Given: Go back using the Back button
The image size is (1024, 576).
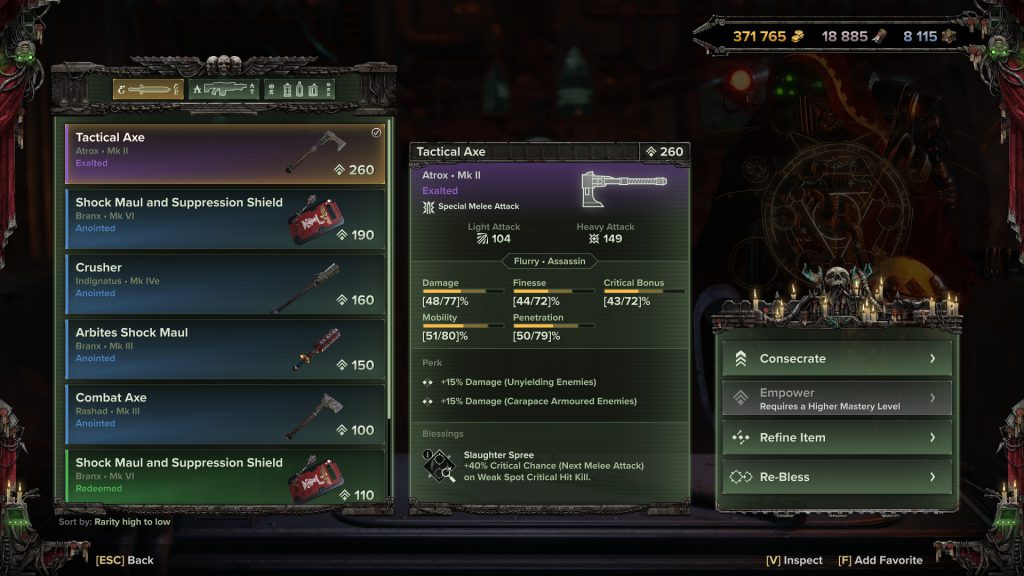Looking at the screenshot, I should (x=125, y=560).
